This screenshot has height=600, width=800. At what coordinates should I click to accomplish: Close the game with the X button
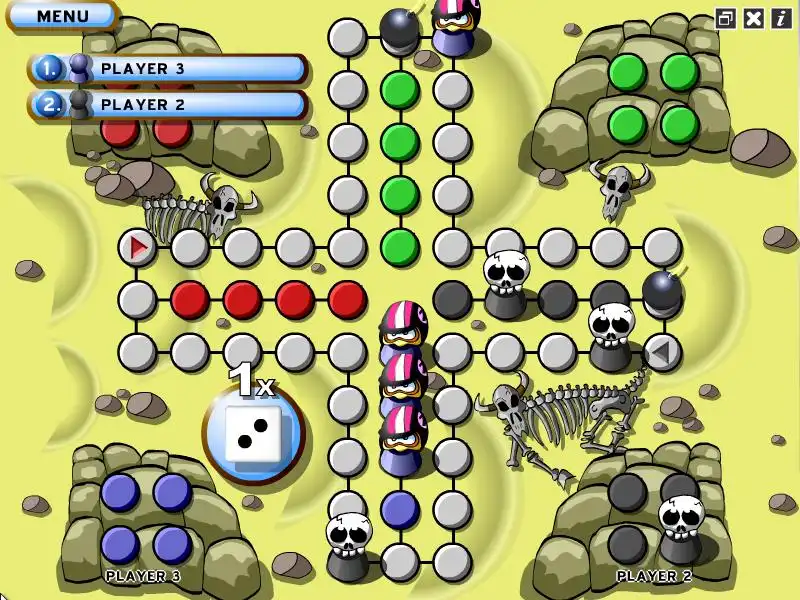(x=754, y=18)
